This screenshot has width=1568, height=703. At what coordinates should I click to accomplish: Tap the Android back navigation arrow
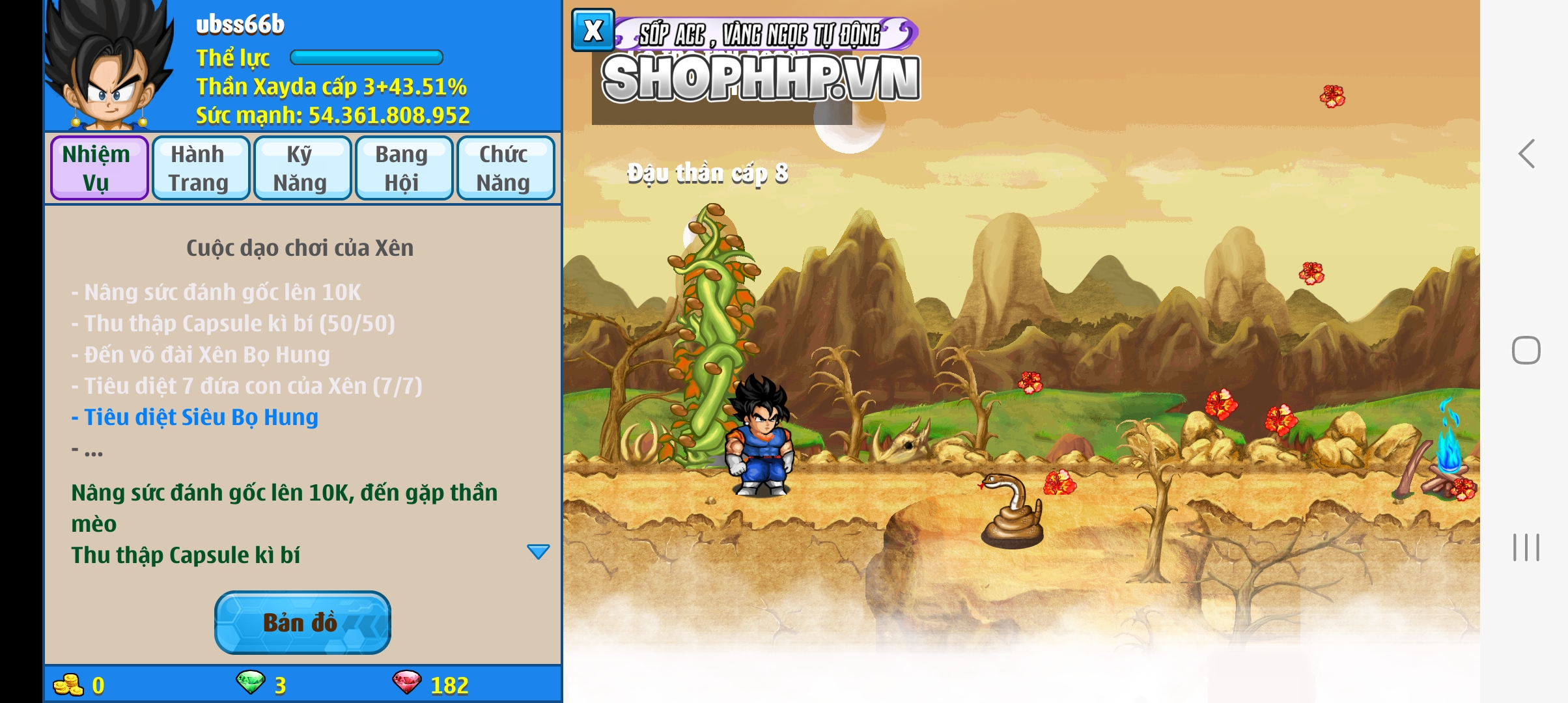coord(1526,154)
